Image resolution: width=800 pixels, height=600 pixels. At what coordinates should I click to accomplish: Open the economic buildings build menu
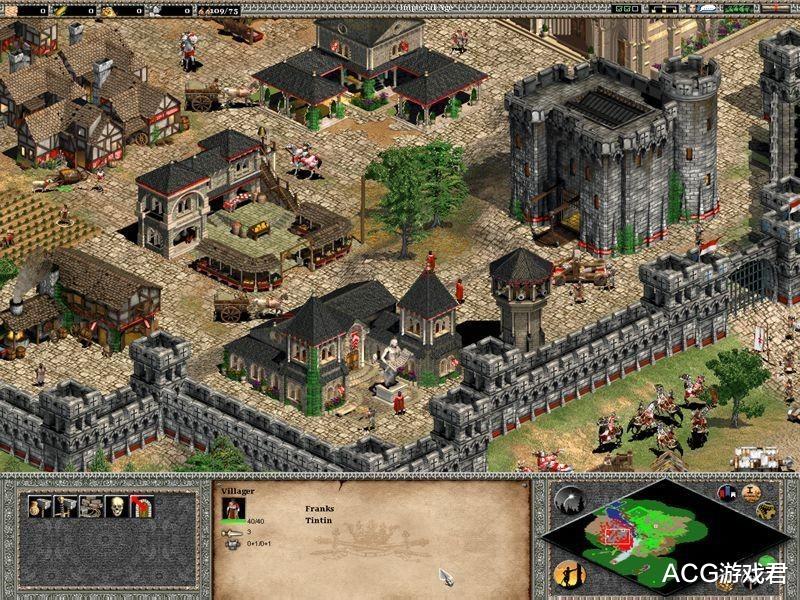coord(40,507)
